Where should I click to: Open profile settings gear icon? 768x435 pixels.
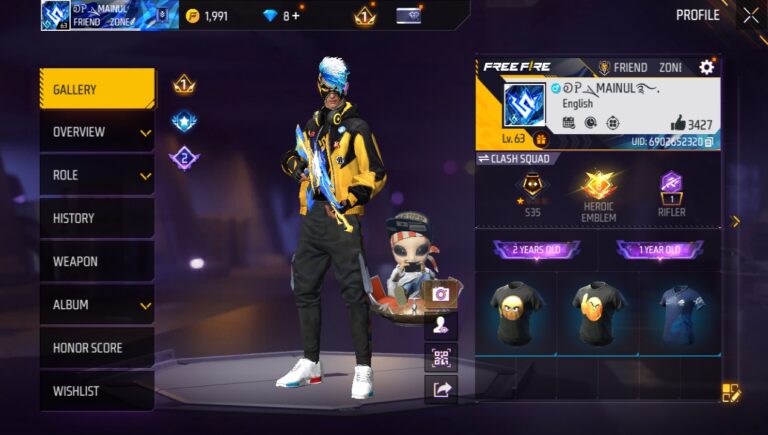[x=707, y=67]
